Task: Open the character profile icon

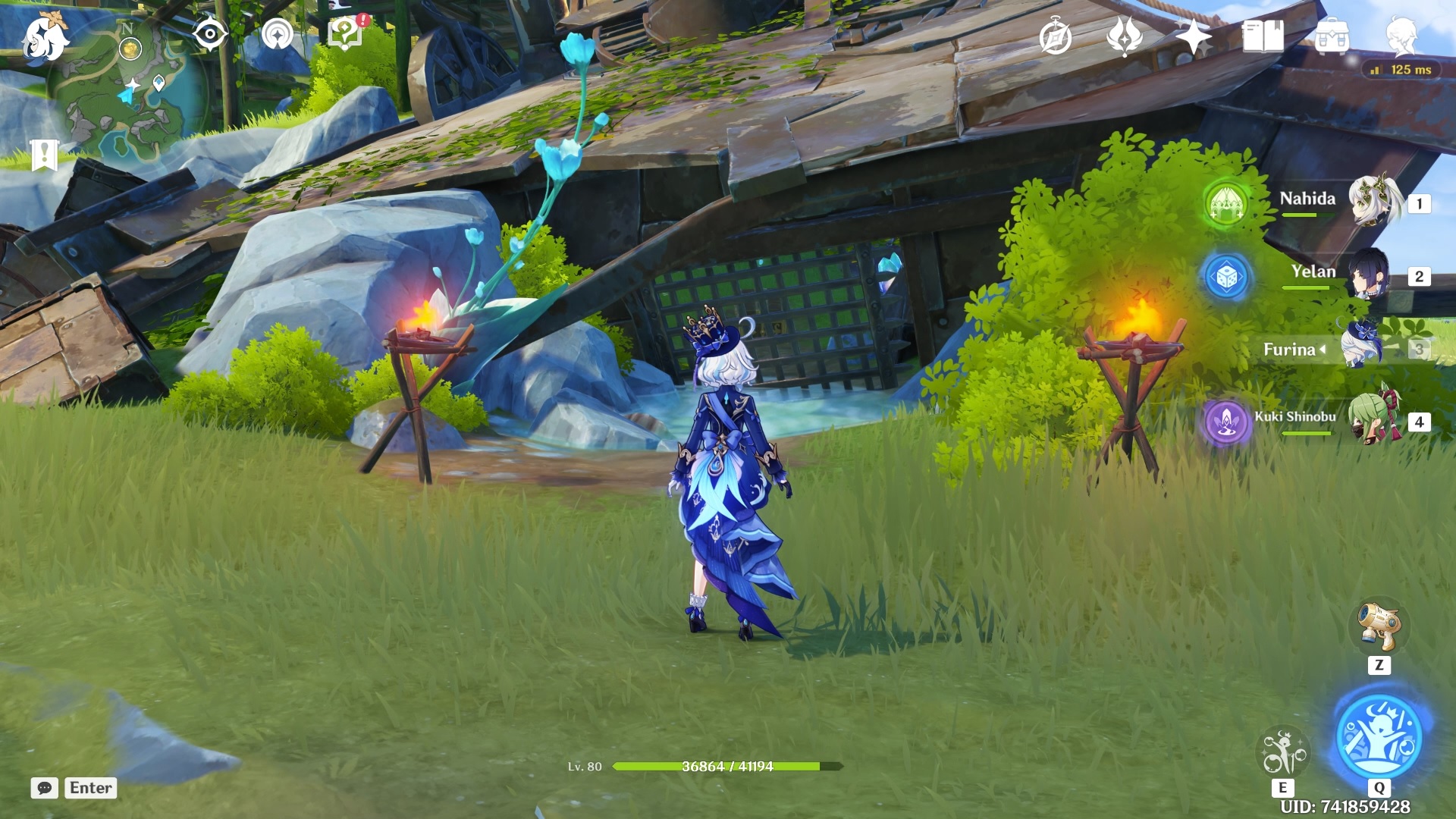Action: pos(1401,36)
